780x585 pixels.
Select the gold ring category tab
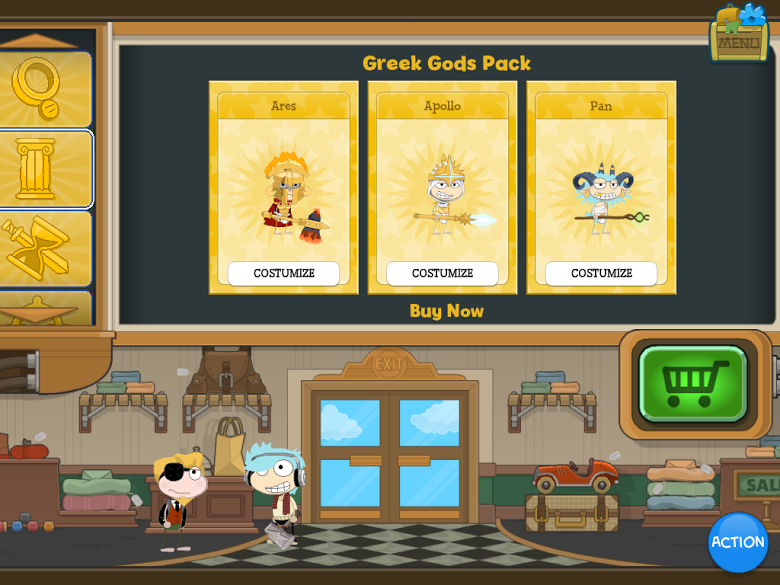point(40,88)
